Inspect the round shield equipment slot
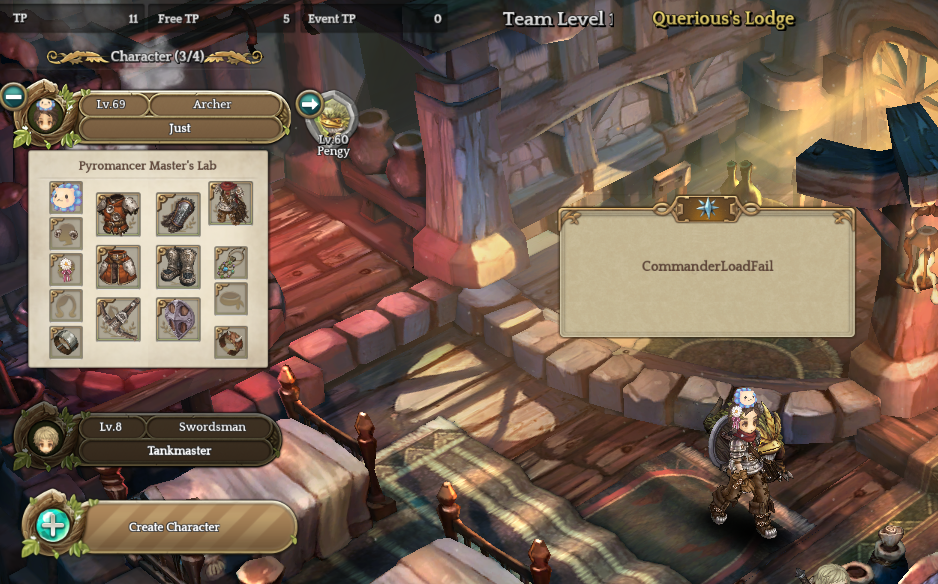 point(178,319)
